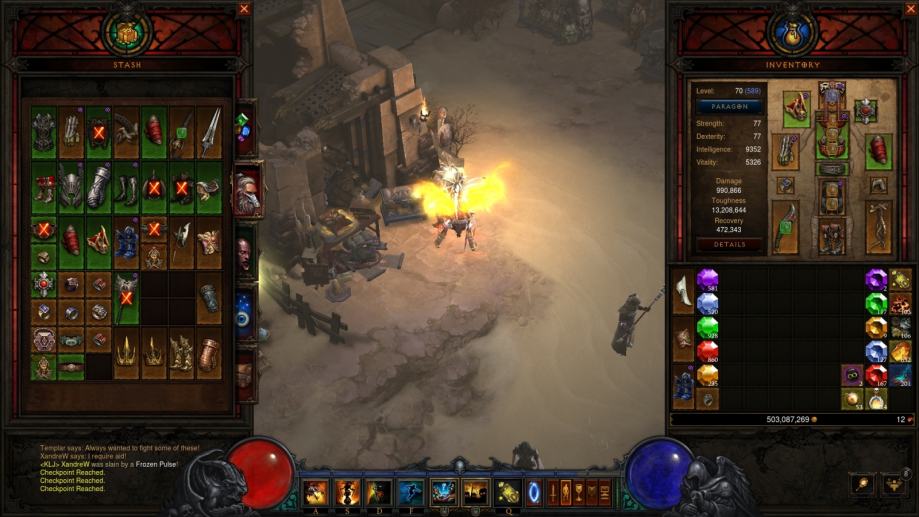Use the potion slot bound to Q
This screenshot has width=919, height=517.
[506, 492]
